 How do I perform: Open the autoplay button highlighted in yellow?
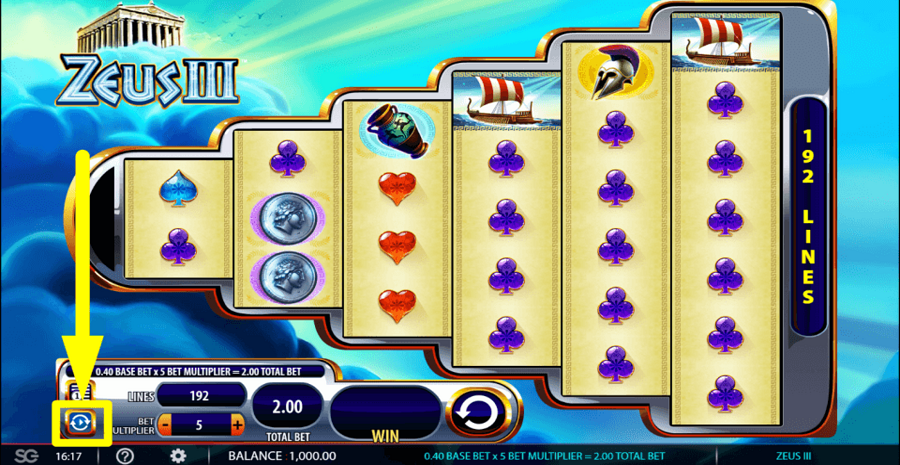pyautogui.click(x=77, y=423)
